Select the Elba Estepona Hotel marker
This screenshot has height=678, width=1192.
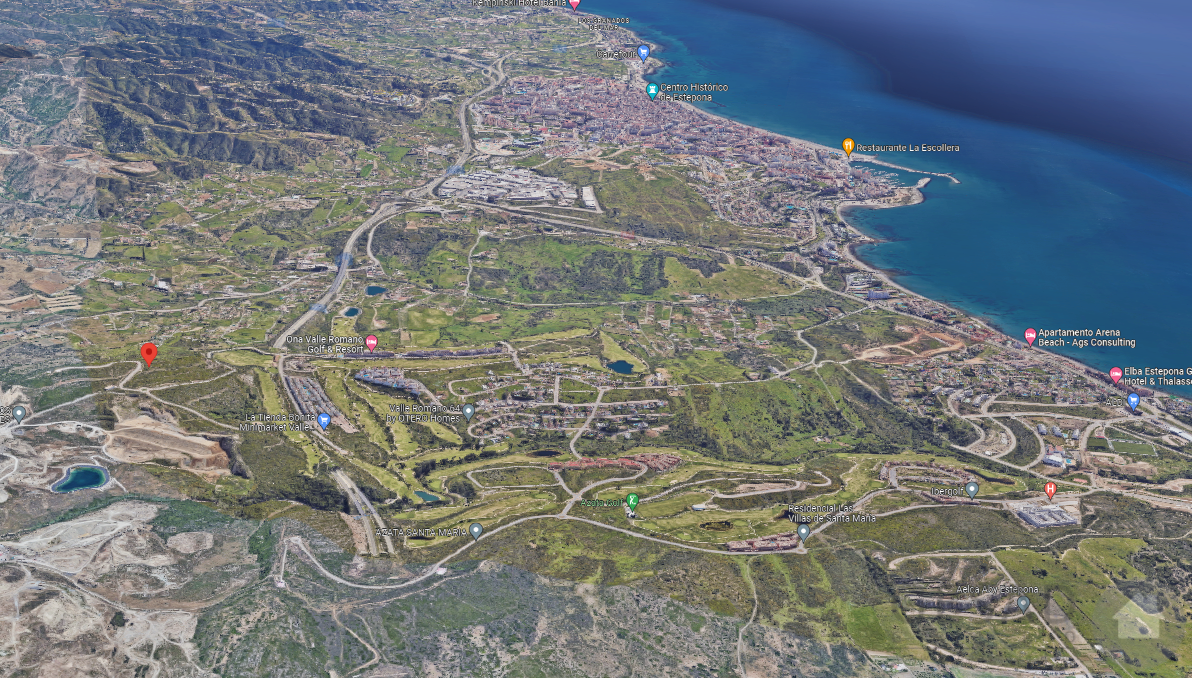(x=1116, y=375)
